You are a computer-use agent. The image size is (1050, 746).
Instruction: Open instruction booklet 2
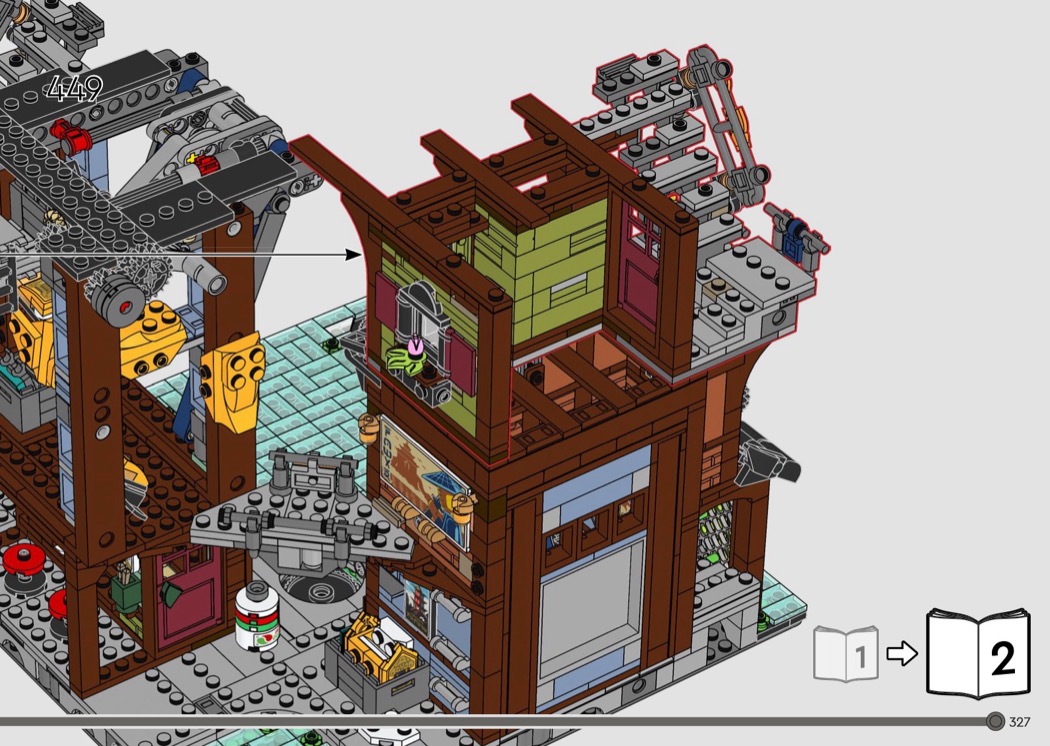point(977,653)
